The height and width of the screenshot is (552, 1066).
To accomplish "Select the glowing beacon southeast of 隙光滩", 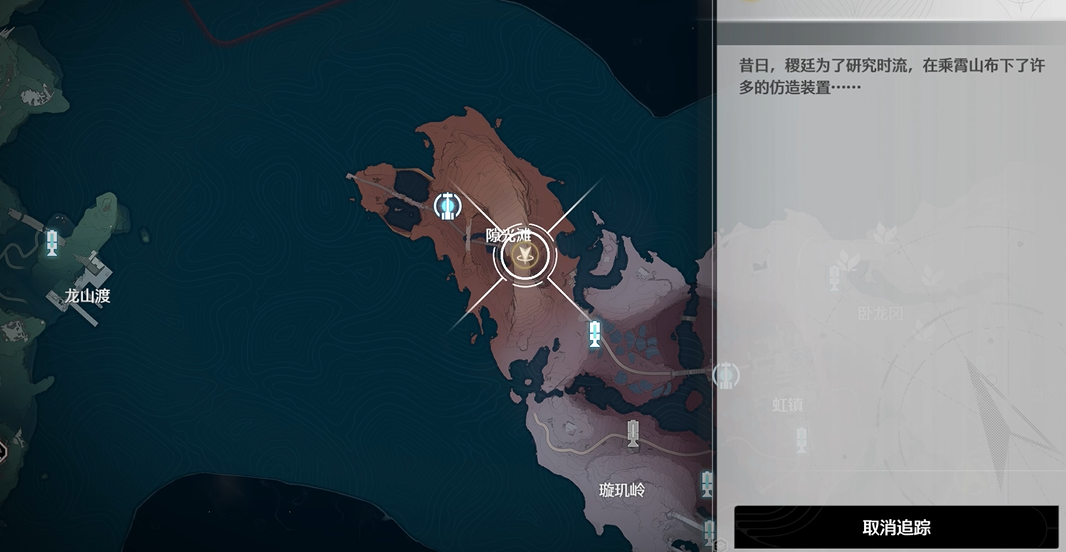I will click(x=595, y=333).
